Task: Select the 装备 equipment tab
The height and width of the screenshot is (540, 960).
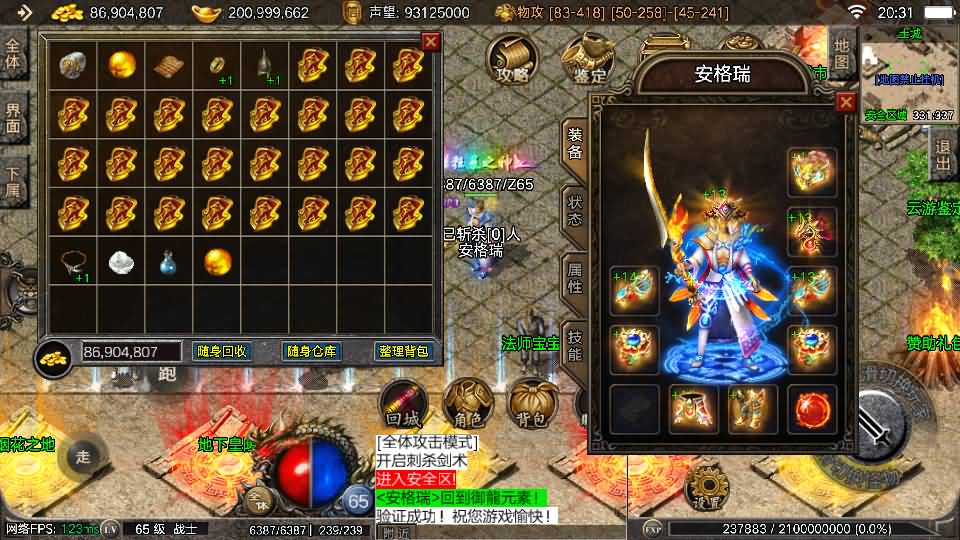Action: [575, 144]
